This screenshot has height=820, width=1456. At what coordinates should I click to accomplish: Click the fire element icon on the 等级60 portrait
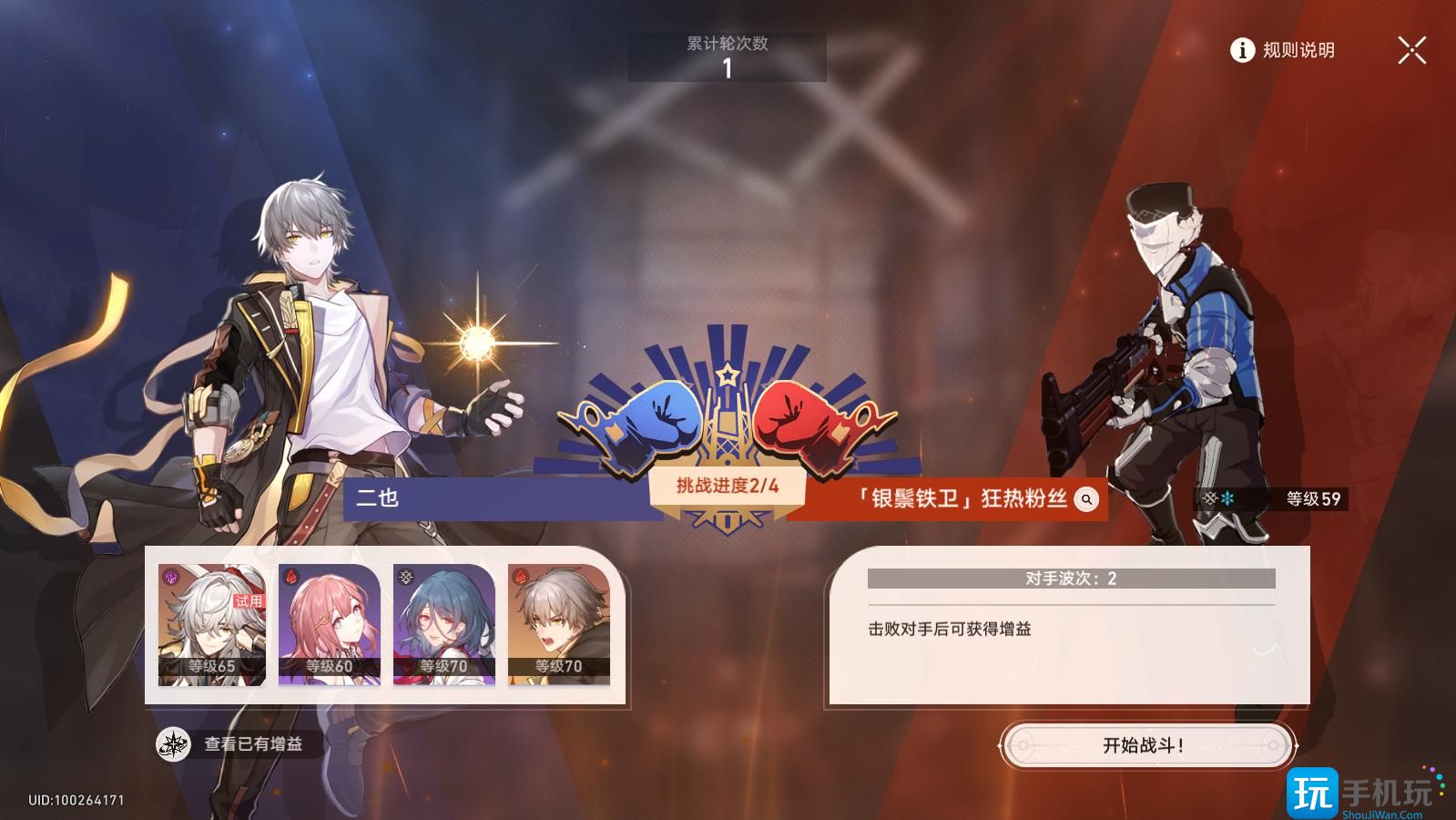click(x=291, y=576)
